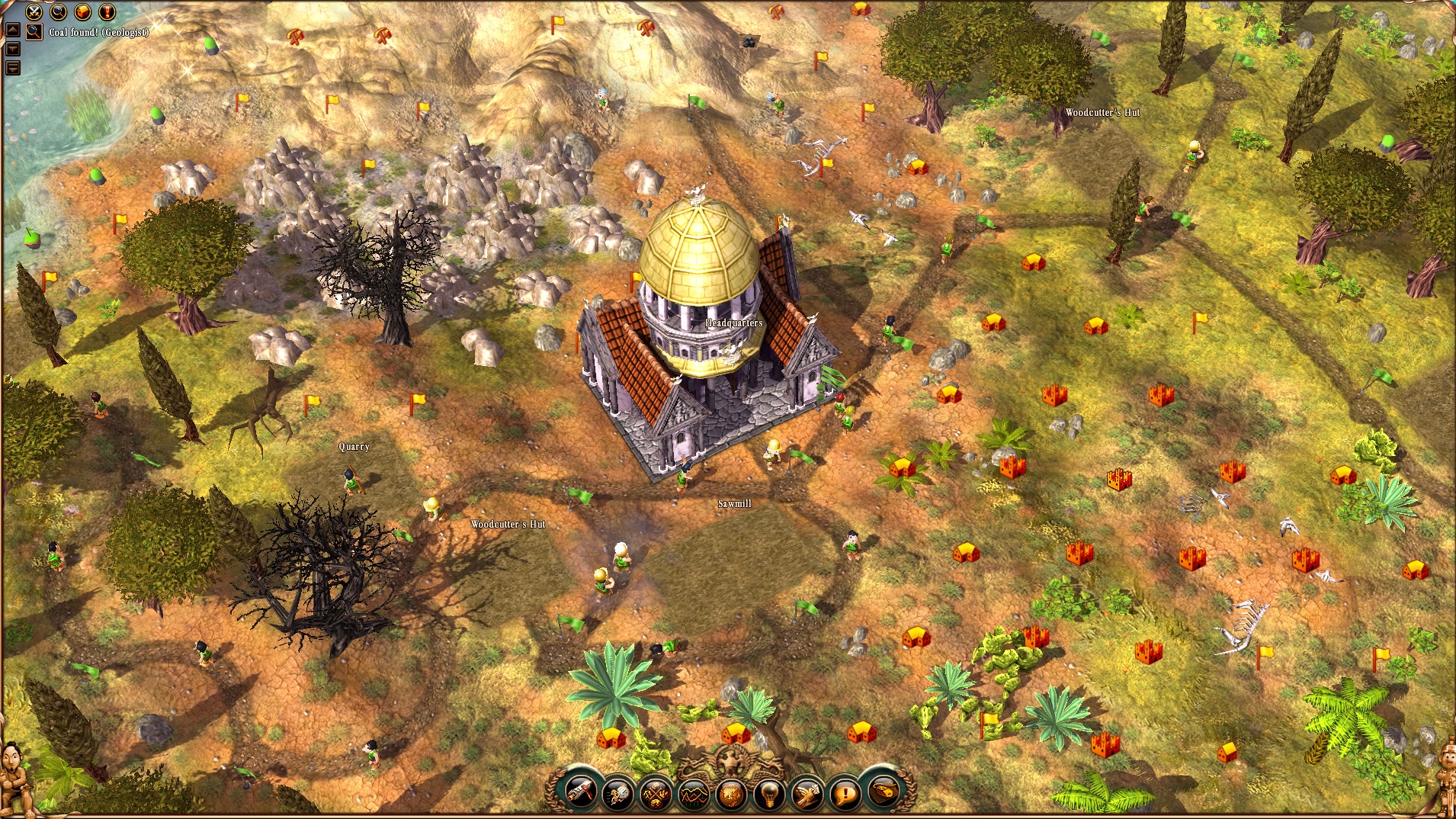Toggle the round magnifying glass message filter

(x=58, y=11)
